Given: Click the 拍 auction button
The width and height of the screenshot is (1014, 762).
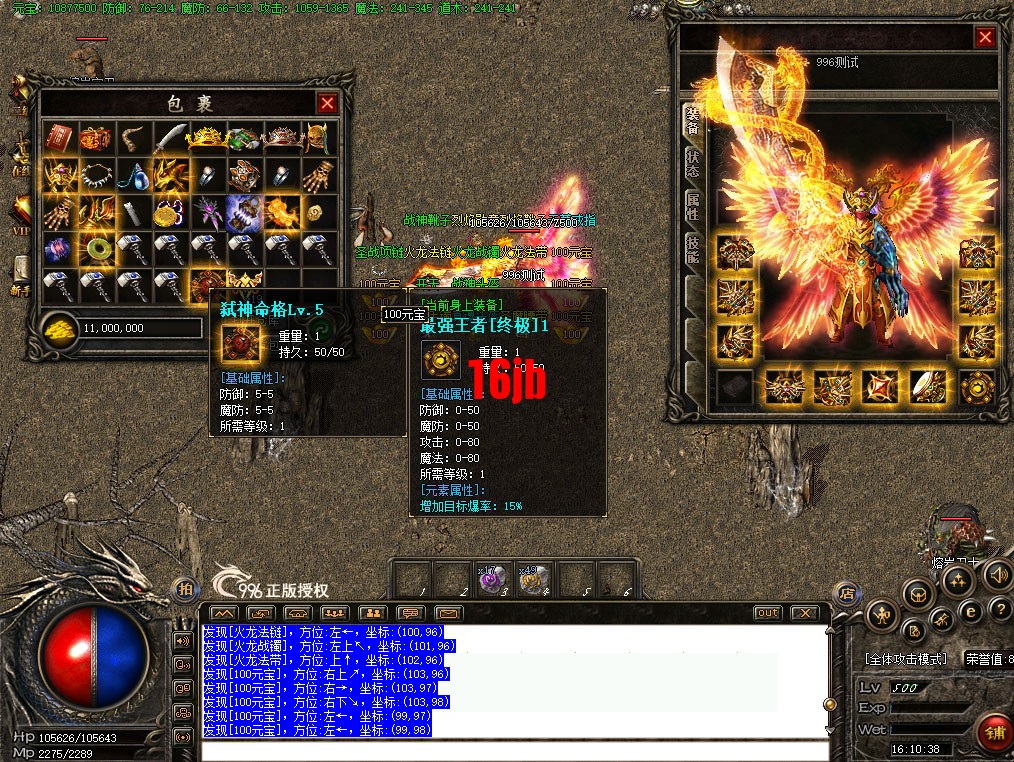Looking at the screenshot, I should click(x=183, y=590).
